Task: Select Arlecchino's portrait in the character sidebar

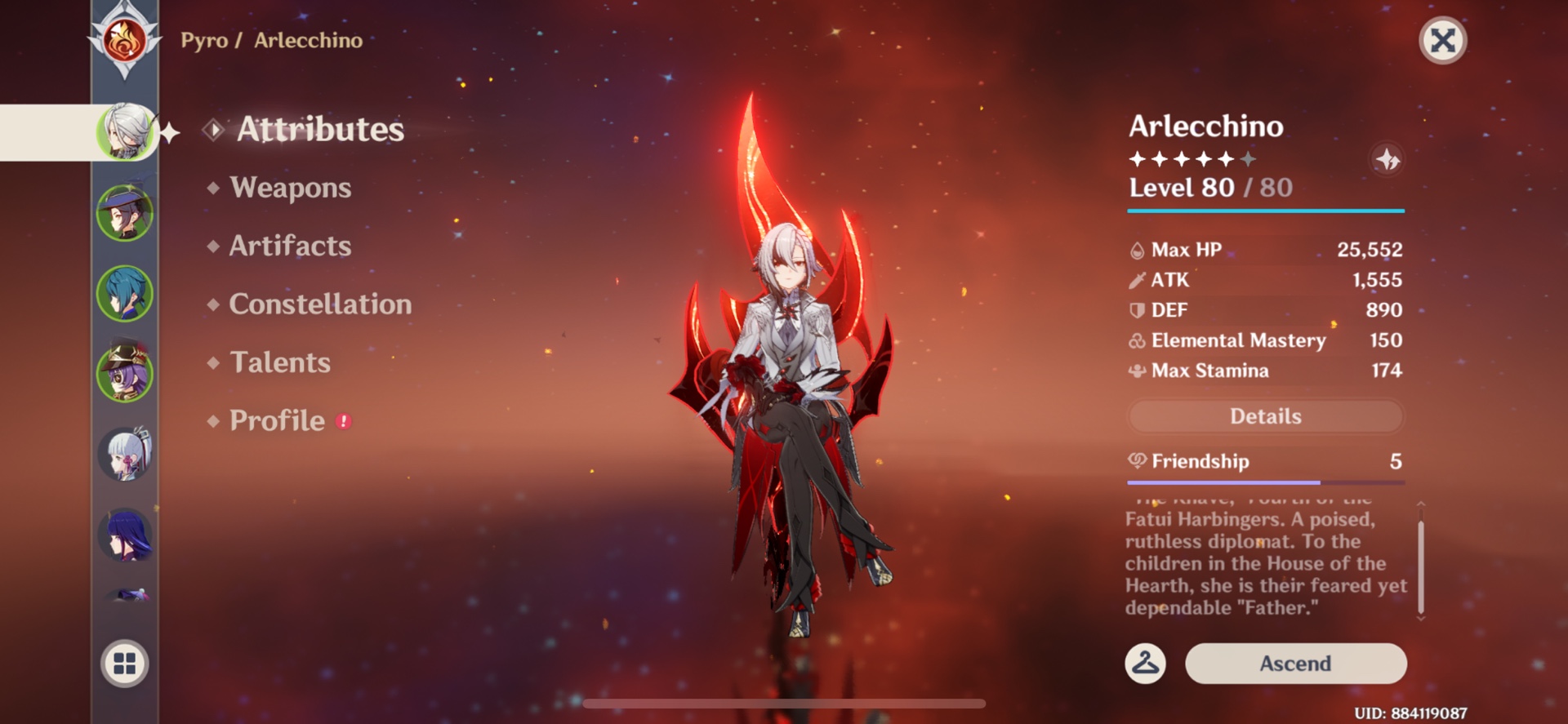Action: pos(124,131)
